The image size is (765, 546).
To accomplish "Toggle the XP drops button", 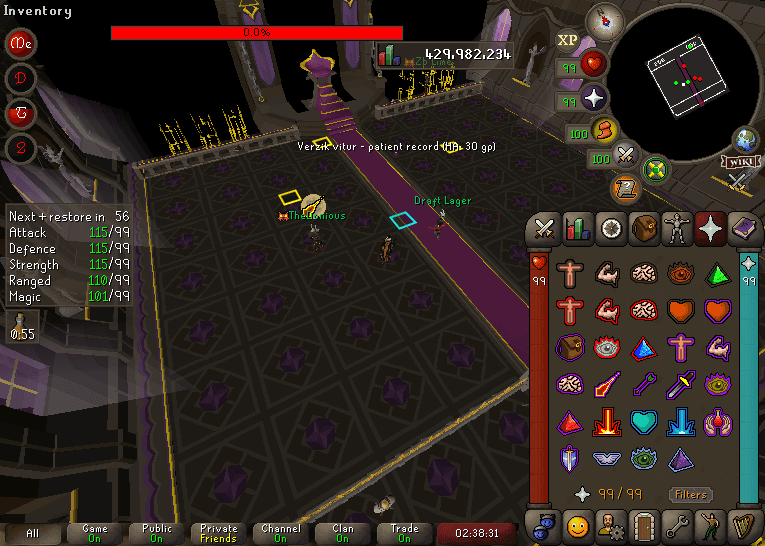I will pyautogui.click(x=567, y=40).
